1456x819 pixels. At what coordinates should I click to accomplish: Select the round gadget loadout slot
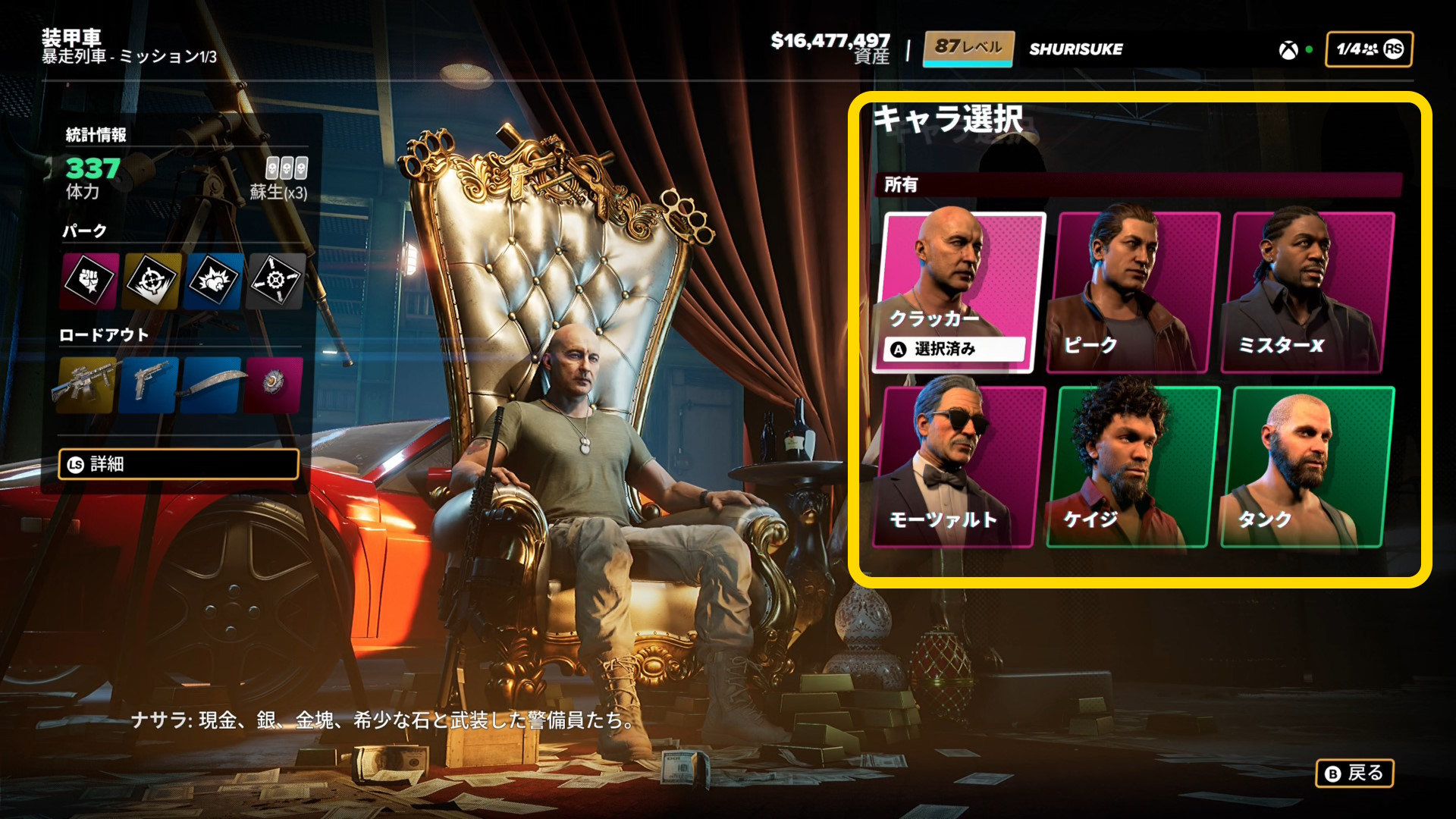pos(274,384)
